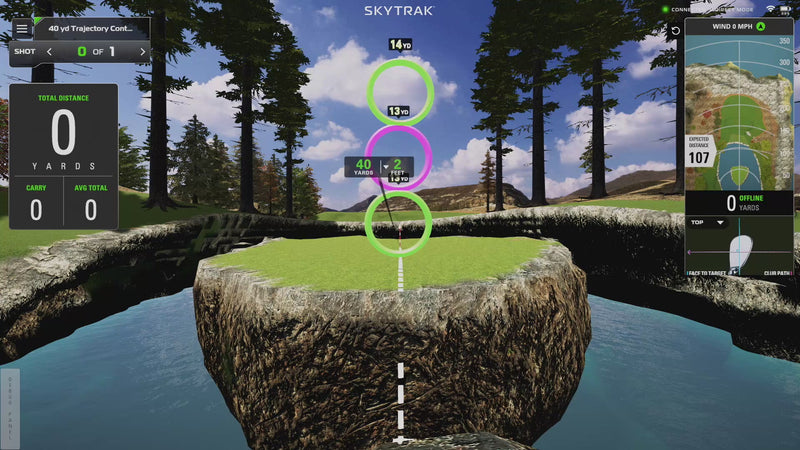Select the 40 yd Trajectory Control title bar

(x=91, y=29)
